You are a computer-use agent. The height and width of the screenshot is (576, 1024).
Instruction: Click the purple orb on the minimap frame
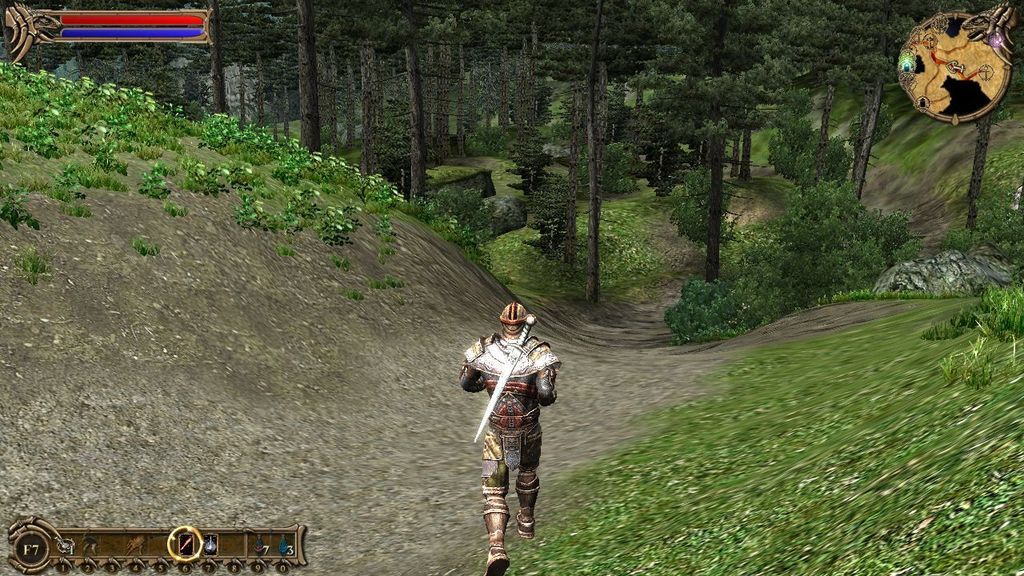coord(997,40)
